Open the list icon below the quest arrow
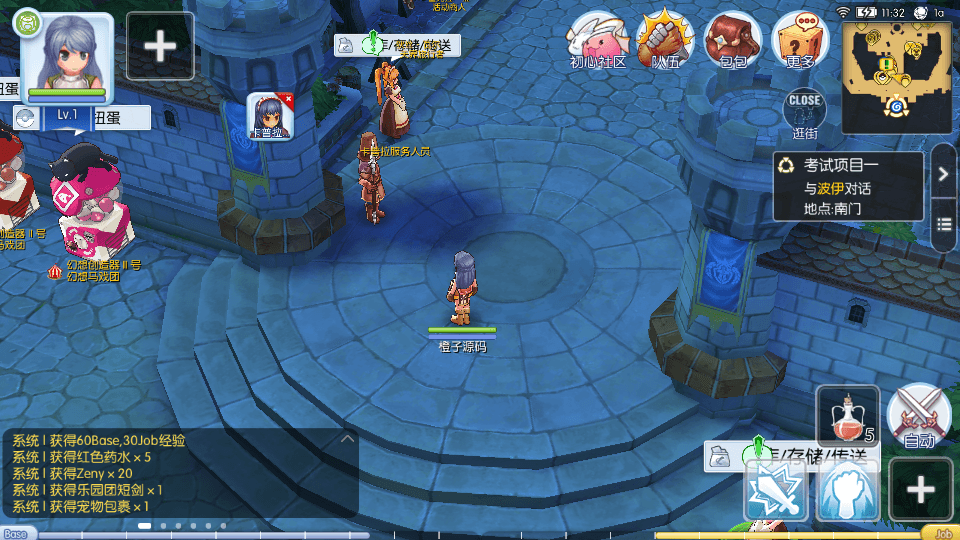960x540 pixels. click(x=943, y=223)
